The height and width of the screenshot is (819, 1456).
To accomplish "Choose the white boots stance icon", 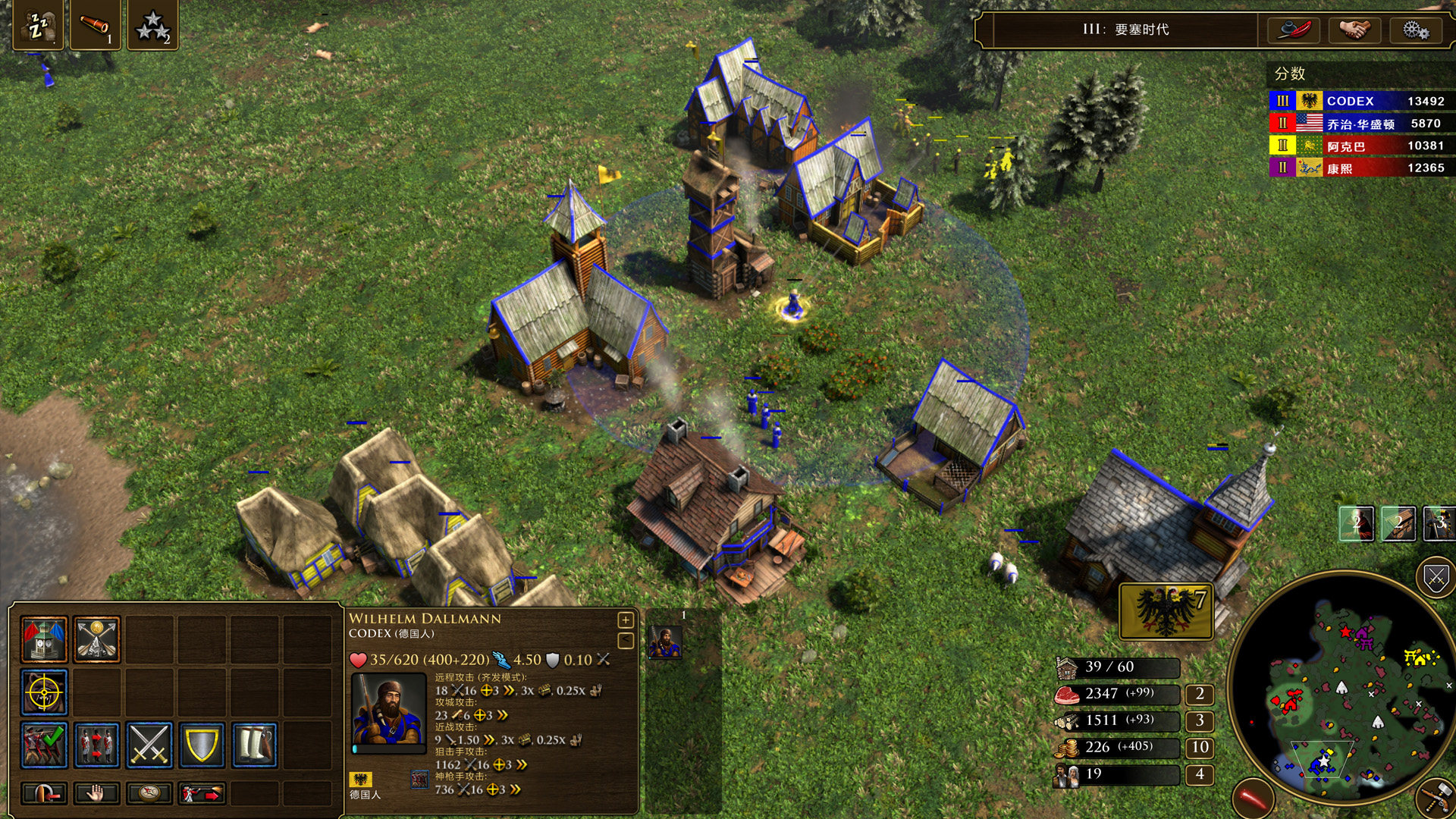I will click(x=255, y=745).
